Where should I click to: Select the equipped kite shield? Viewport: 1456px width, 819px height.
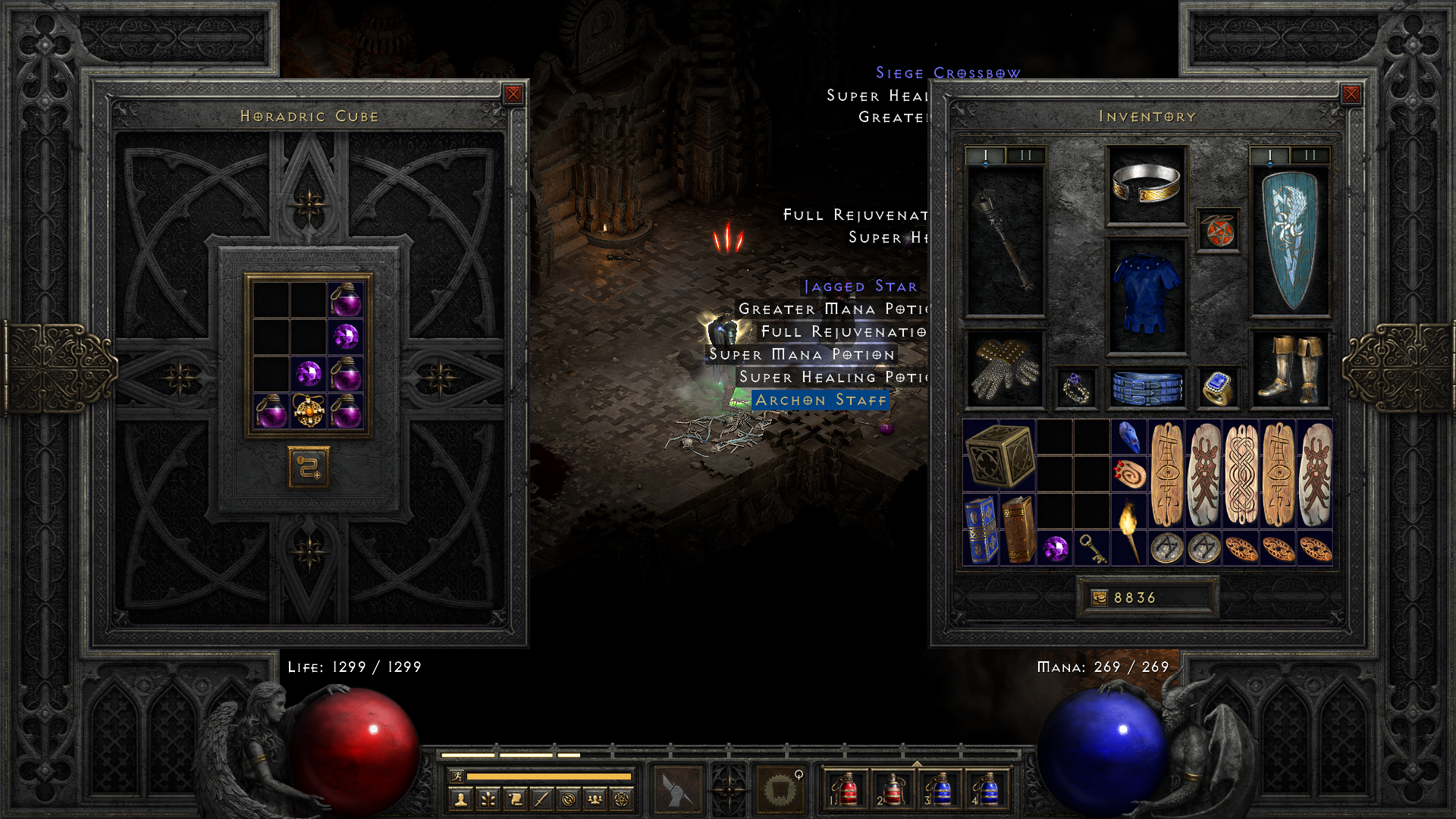(1289, 240)
